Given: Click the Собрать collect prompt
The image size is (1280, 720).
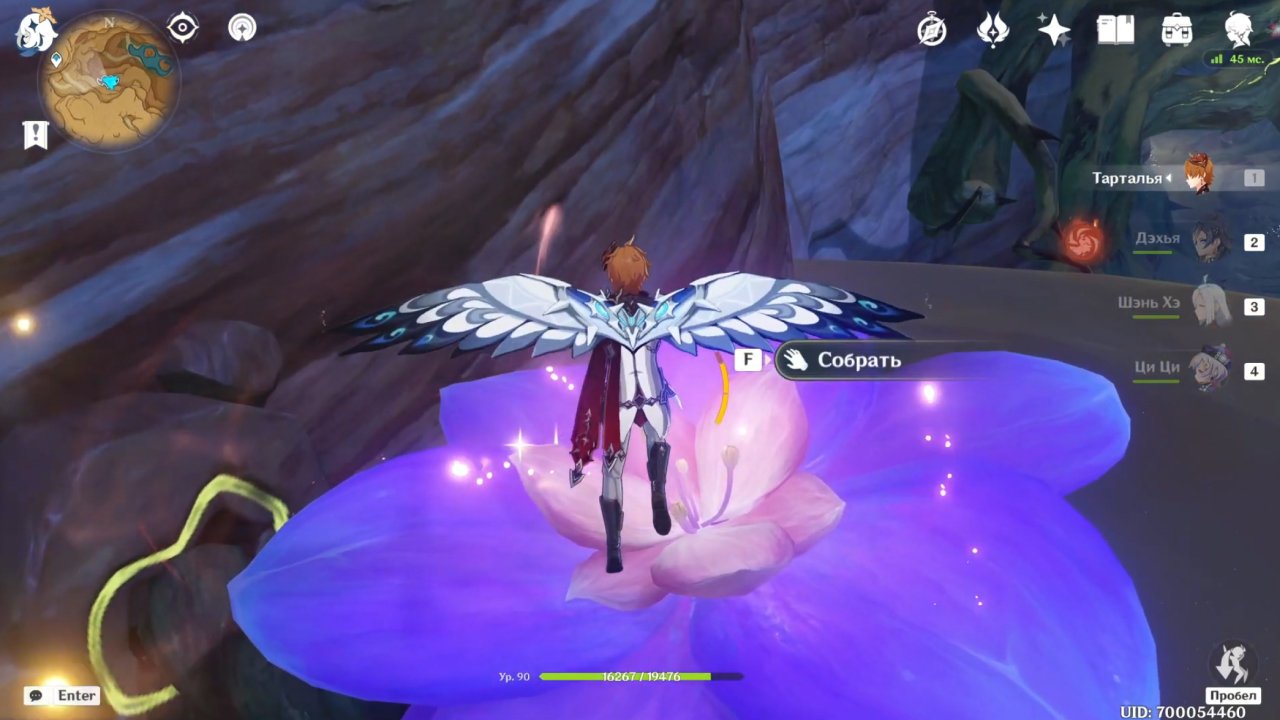Looking at the screenshot, I should pos(858,361).
